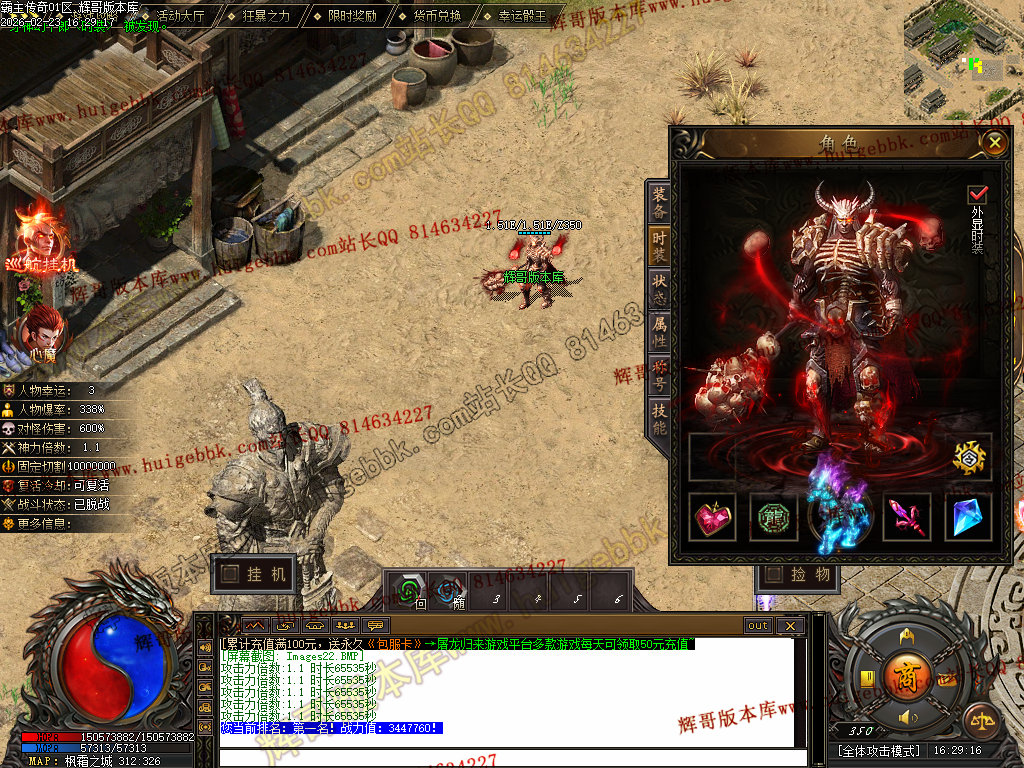Switch to the 装备 tab
Image resolution: width=1024 pixels, height=768 pixels.
pos(659,201)
